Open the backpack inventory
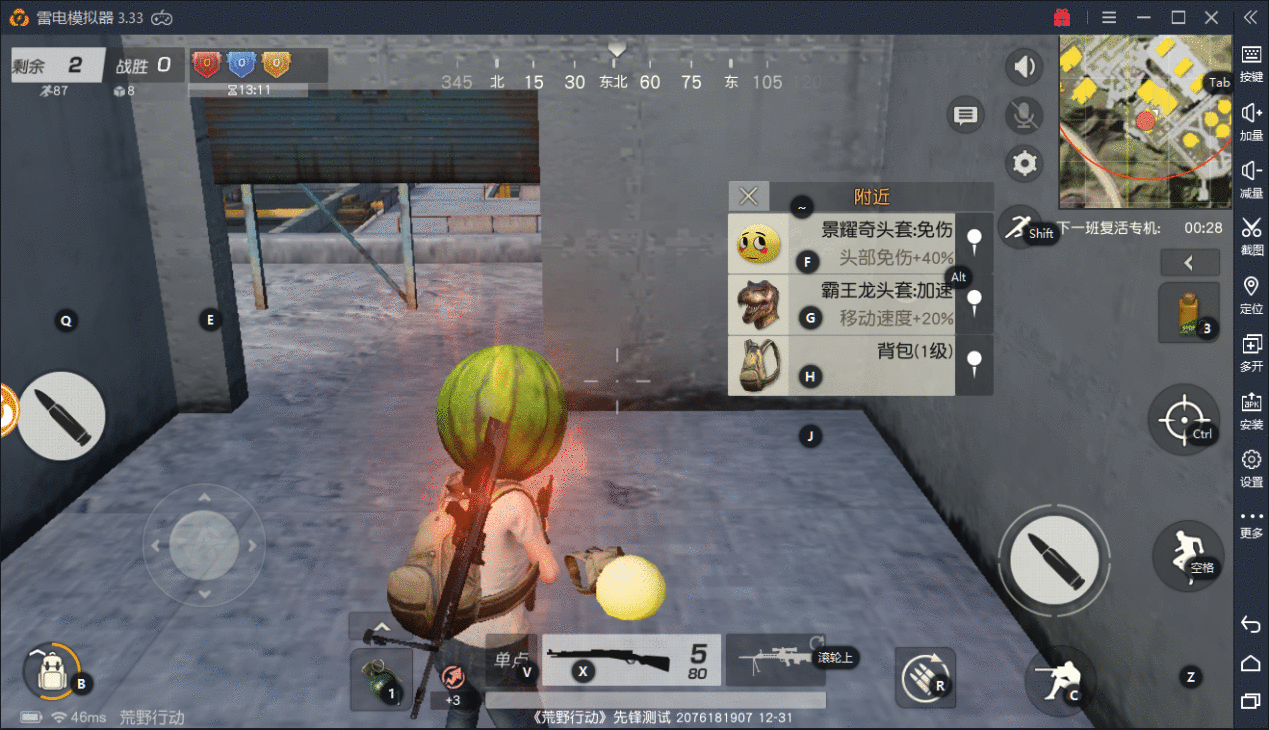Image resolution: width=1269 pixels, height=730 pixels. click(51, 671)
